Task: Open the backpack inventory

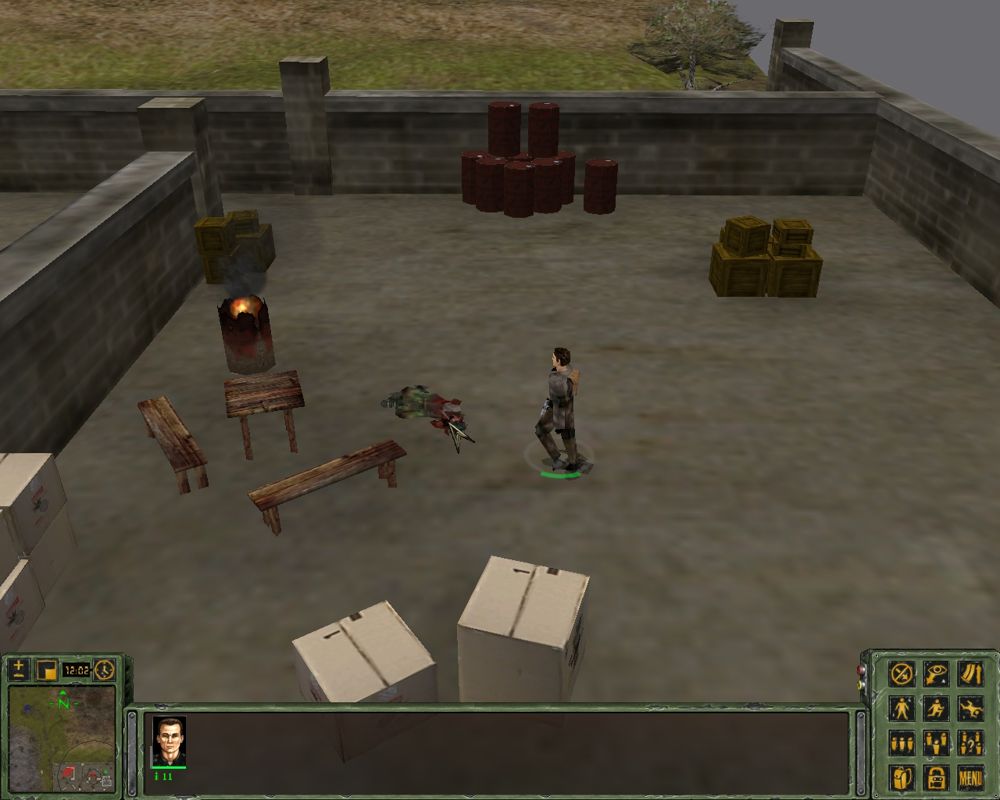Action: pos(902,777)
